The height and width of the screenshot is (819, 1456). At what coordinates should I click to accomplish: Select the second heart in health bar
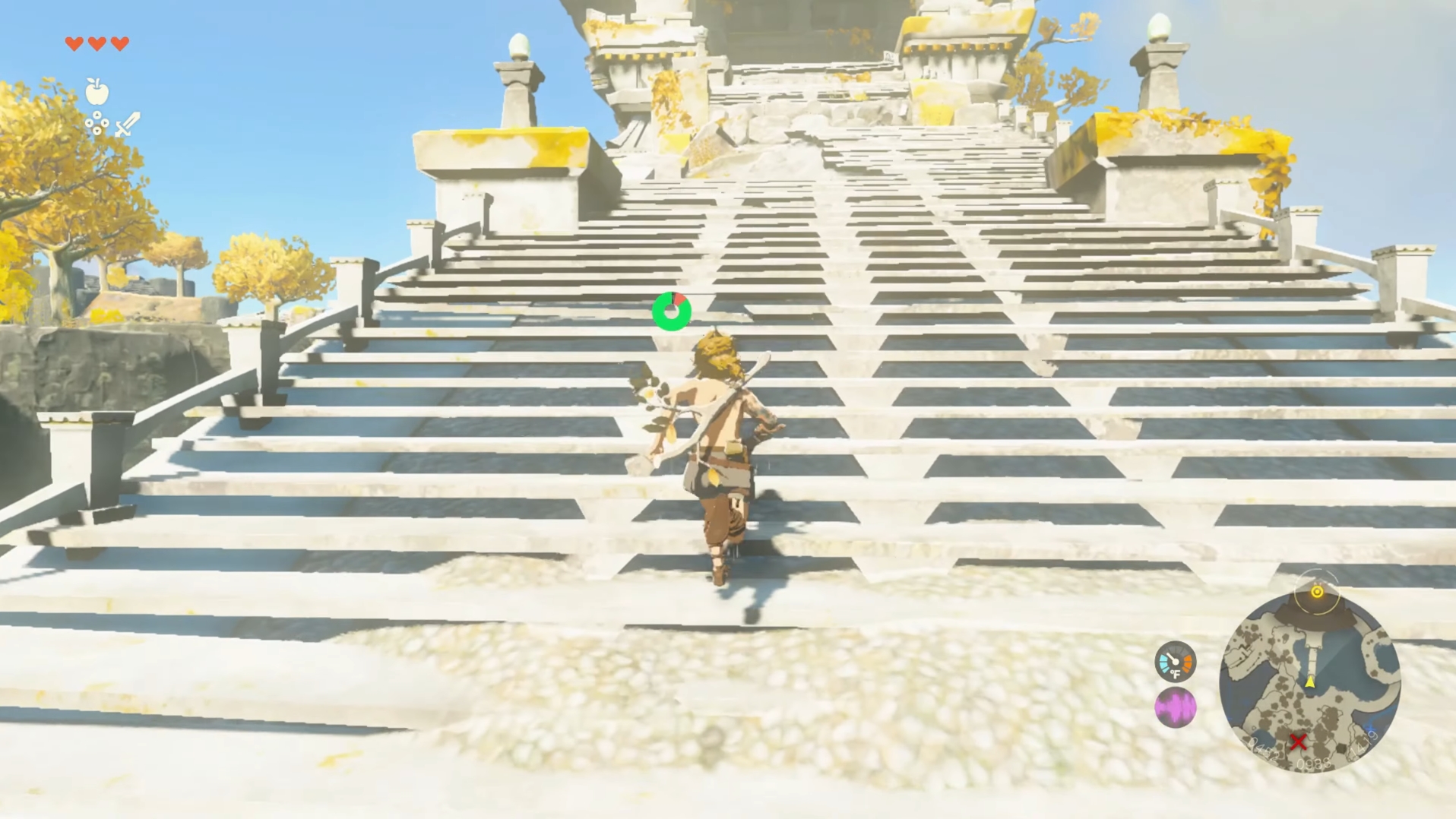click(97, 43)
